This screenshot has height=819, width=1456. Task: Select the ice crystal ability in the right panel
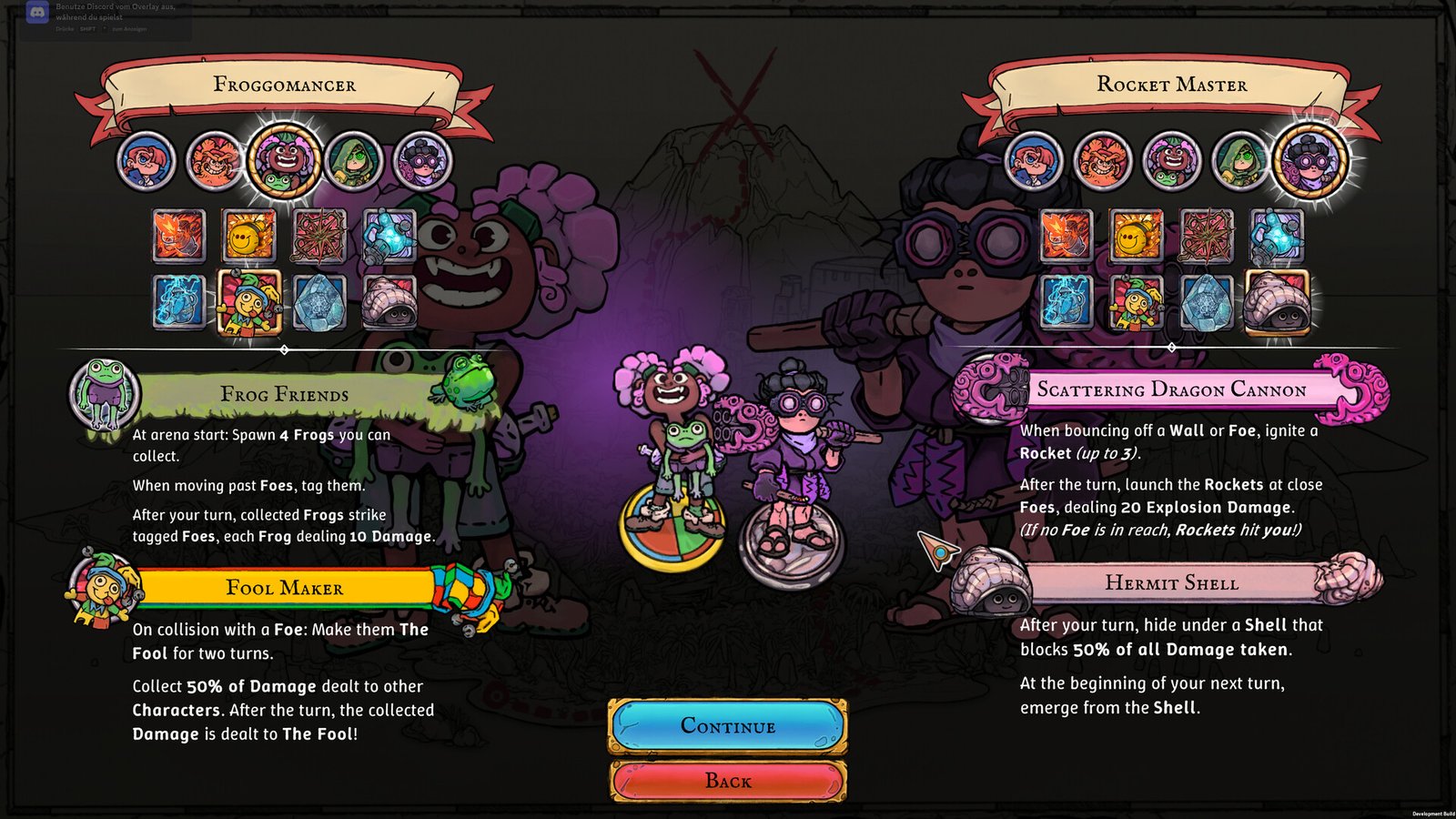coord(1207,301)
